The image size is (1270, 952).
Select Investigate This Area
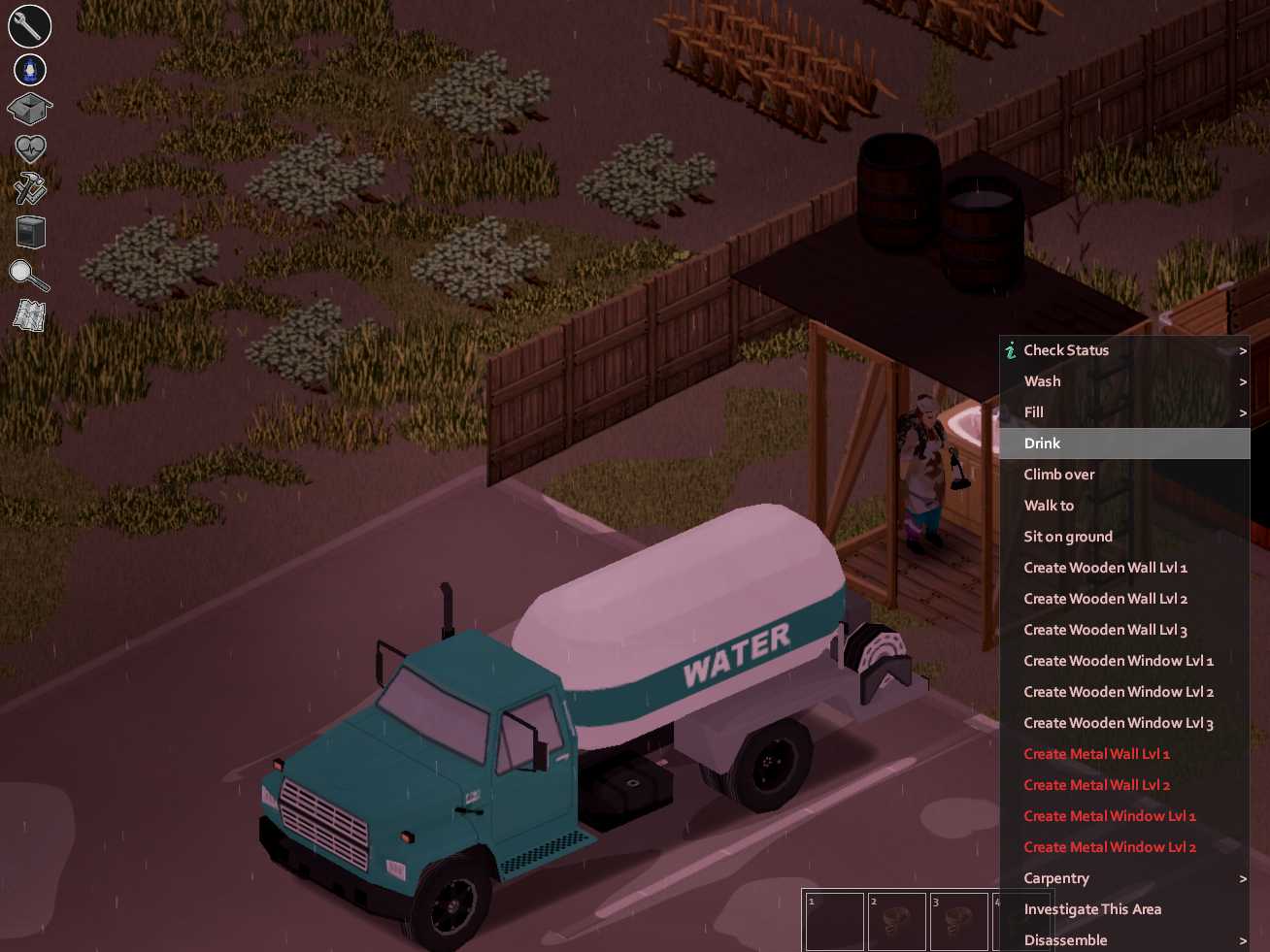tap(1093, 909)
